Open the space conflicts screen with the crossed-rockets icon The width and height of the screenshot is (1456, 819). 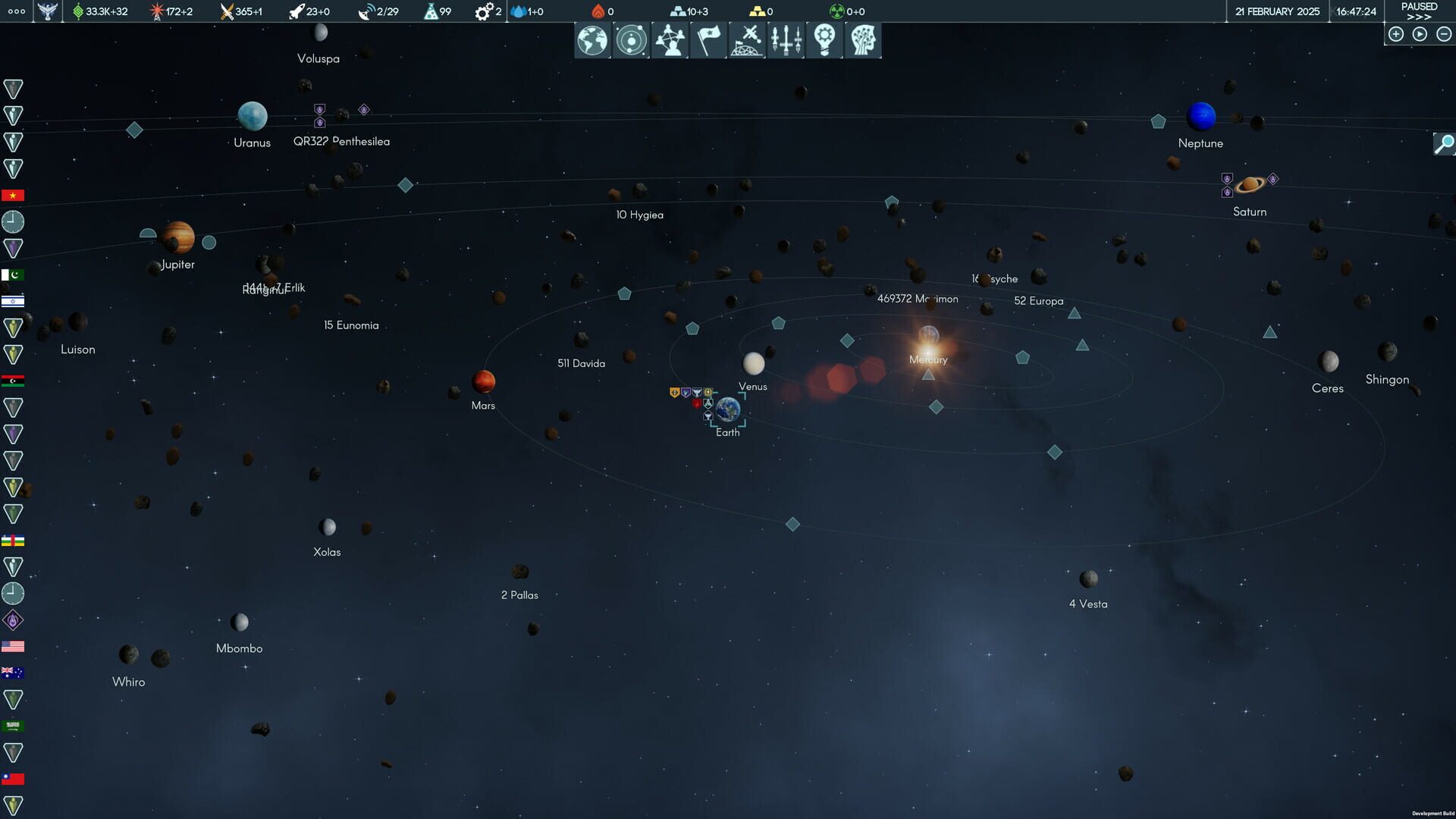pos(747,40)
